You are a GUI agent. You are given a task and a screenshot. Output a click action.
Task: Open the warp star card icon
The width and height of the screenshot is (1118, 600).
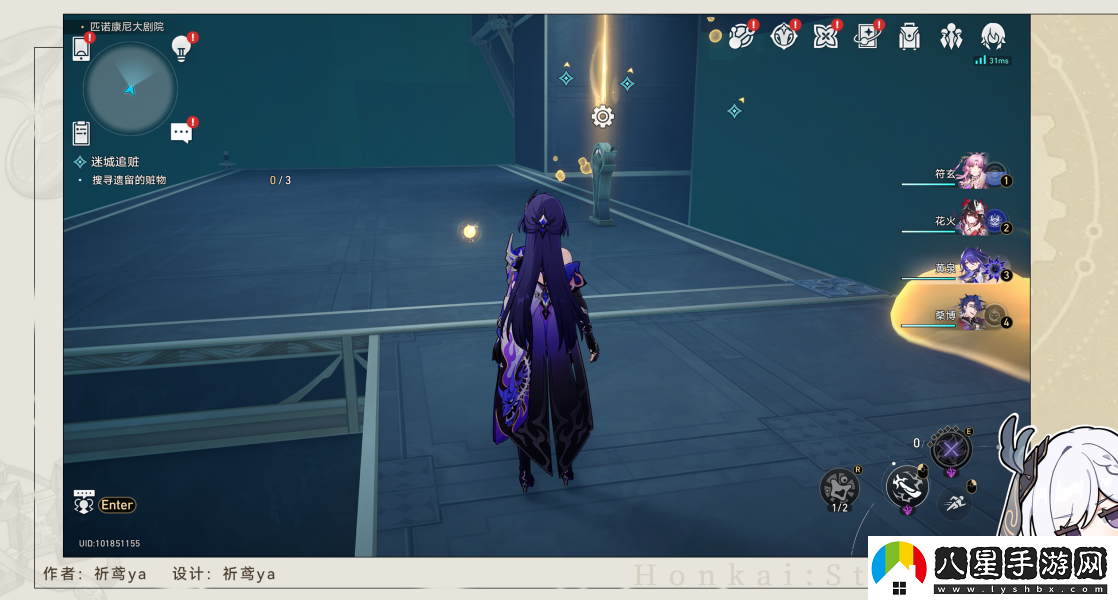[866, 37]
